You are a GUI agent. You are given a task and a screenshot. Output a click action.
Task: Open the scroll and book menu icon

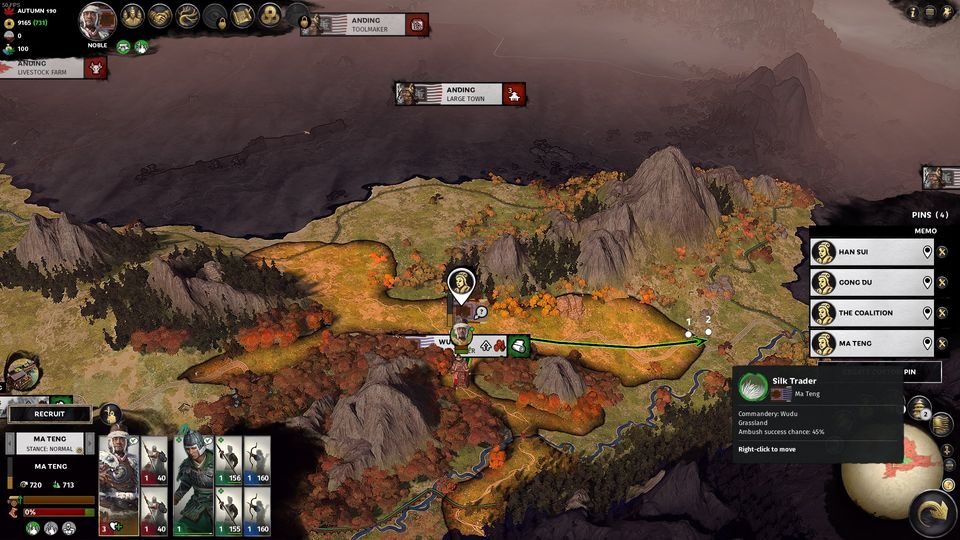point(242,16)
